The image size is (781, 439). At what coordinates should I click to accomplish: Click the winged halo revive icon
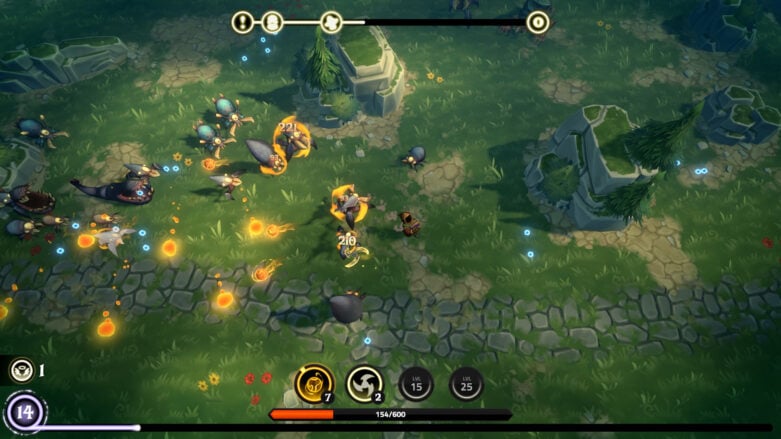20,371
